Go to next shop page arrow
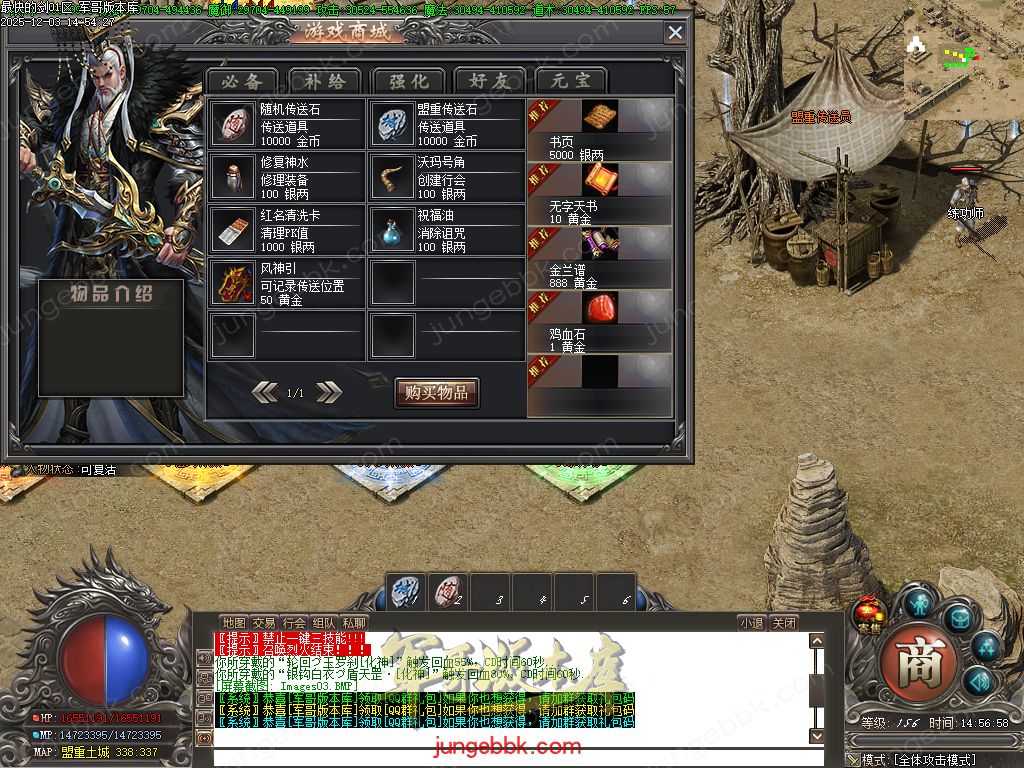 tap(328, 392)
